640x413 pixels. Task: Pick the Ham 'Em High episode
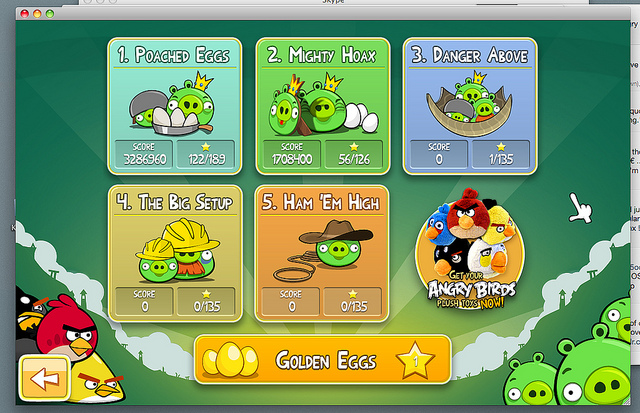pyautogui.click(x=322, y=252)
